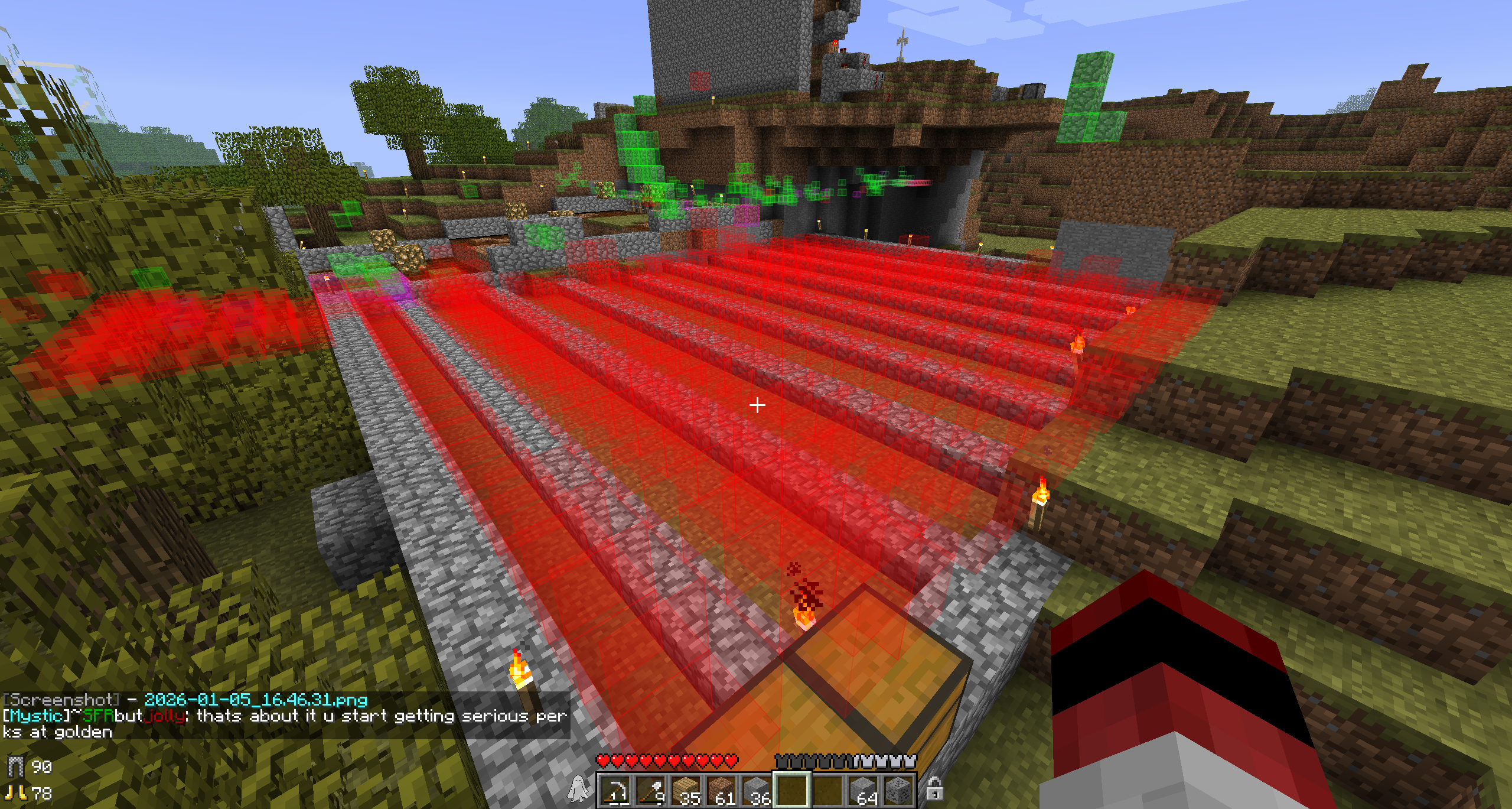Click the highlighted empty hotbar slot
Screen dimensions: 1512x809
[x=792, y=790]
